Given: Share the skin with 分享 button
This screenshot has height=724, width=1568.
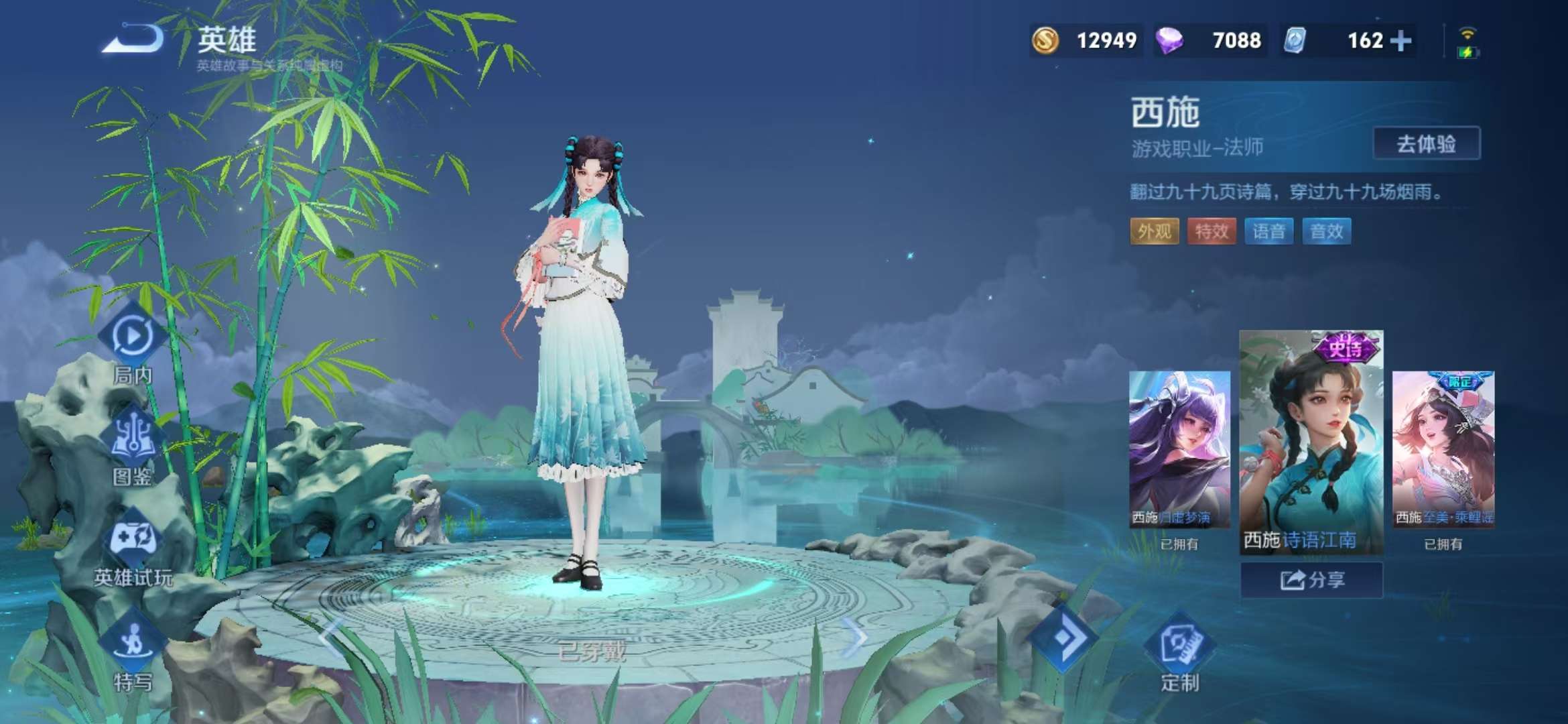Looking at the screenshot, I should click(1311, 580).
